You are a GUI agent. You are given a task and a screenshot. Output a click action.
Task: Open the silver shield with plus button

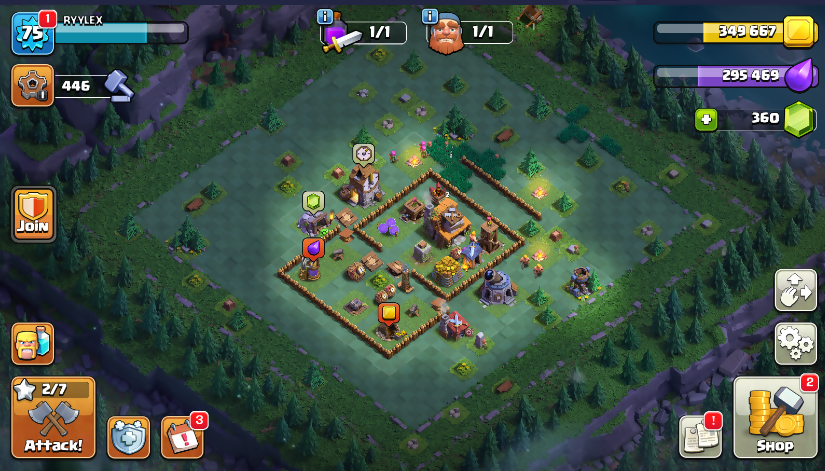(x=128, y=437)
